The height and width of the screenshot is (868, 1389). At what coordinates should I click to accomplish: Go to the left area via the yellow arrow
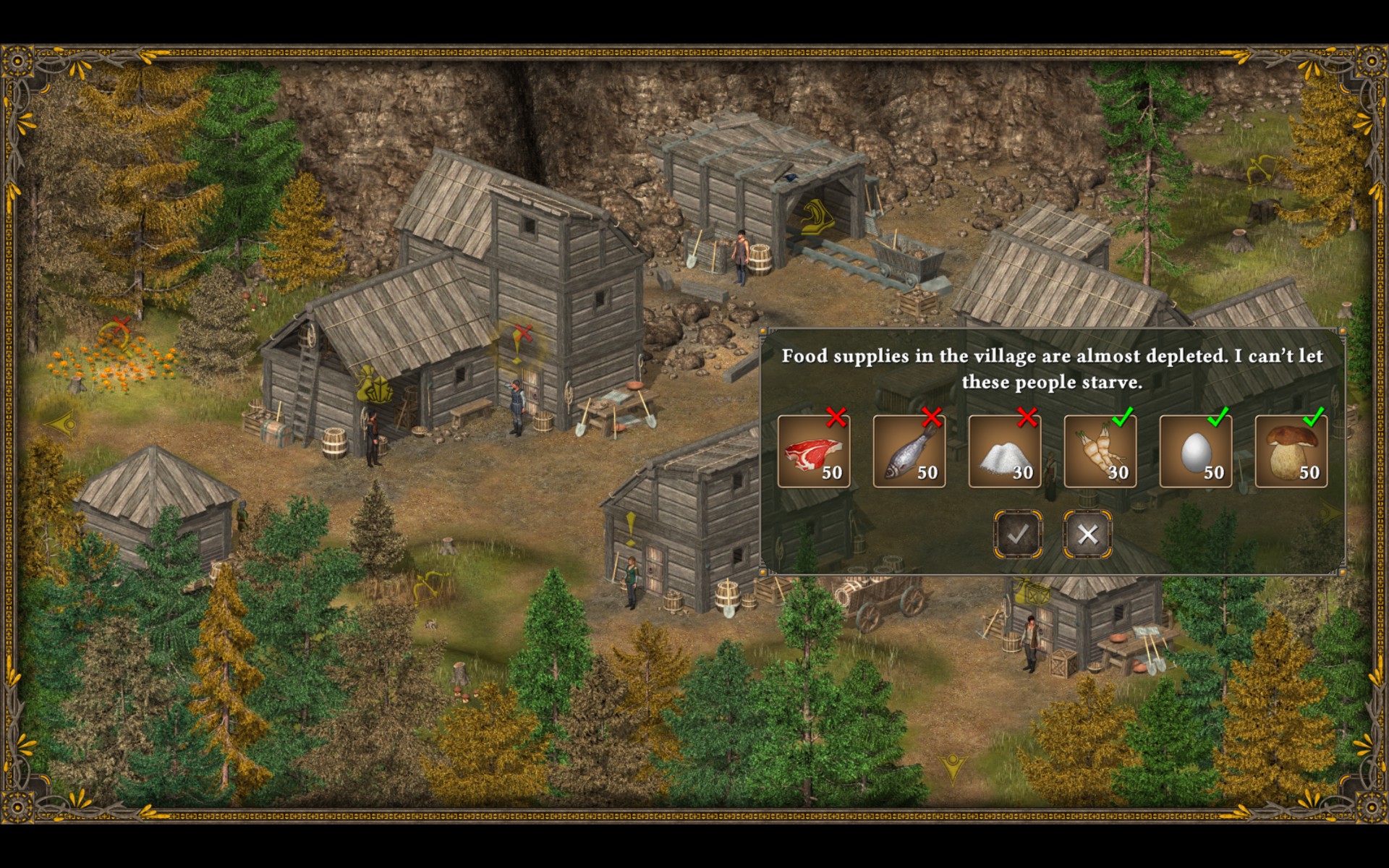point(62,423)
